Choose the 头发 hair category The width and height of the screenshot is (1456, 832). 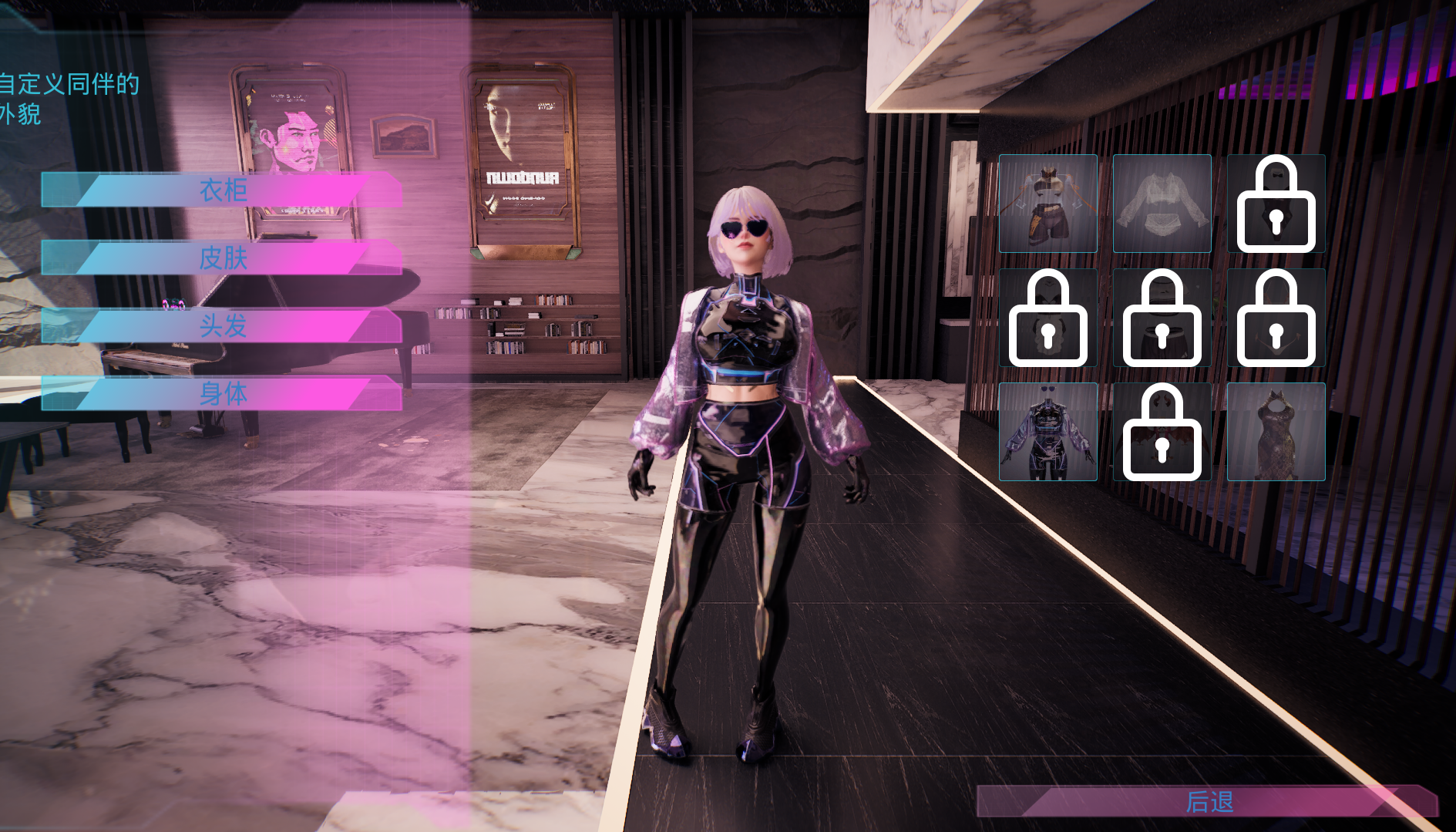pos(223,325)
